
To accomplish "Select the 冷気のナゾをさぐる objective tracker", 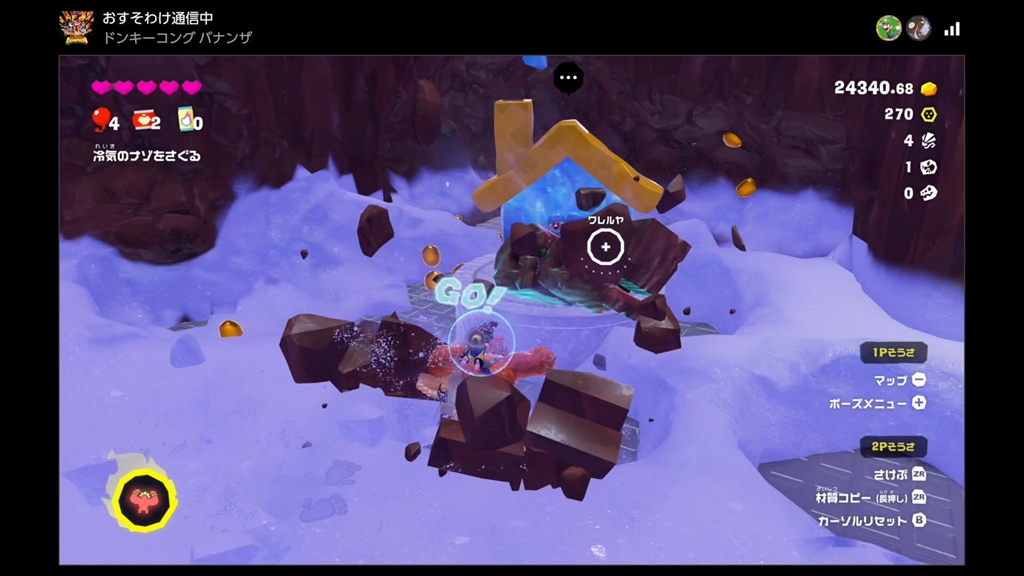I will pos(147,155).
